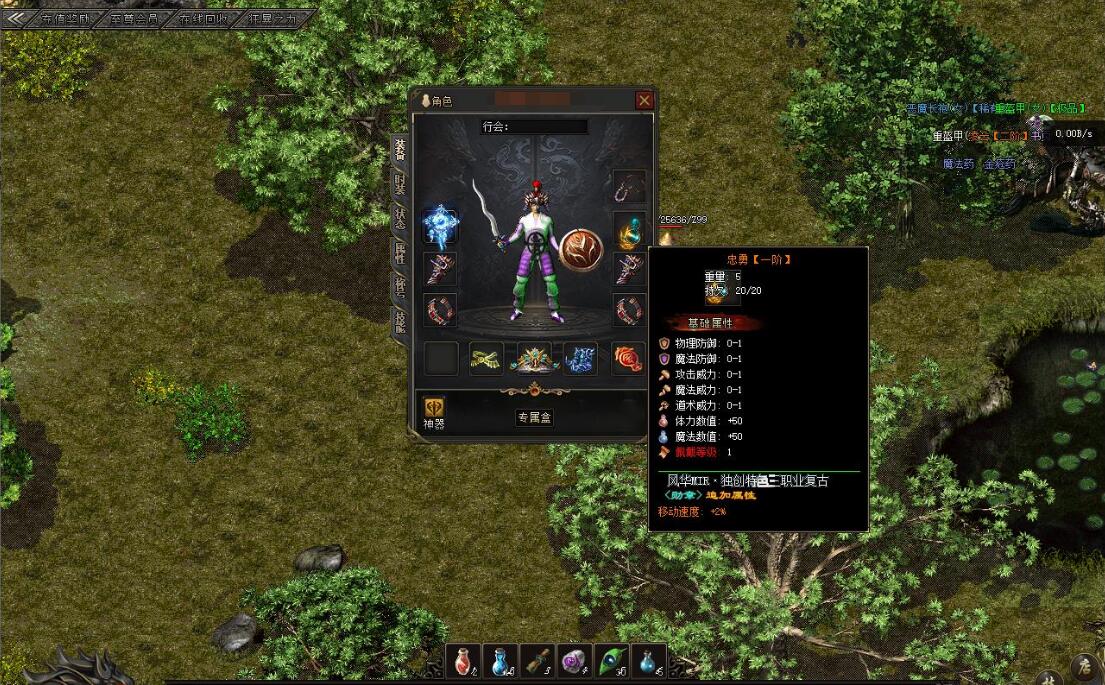1105x685 pixels.
Task: Select the red gem charm slot
Action: (x=629, y=358)
